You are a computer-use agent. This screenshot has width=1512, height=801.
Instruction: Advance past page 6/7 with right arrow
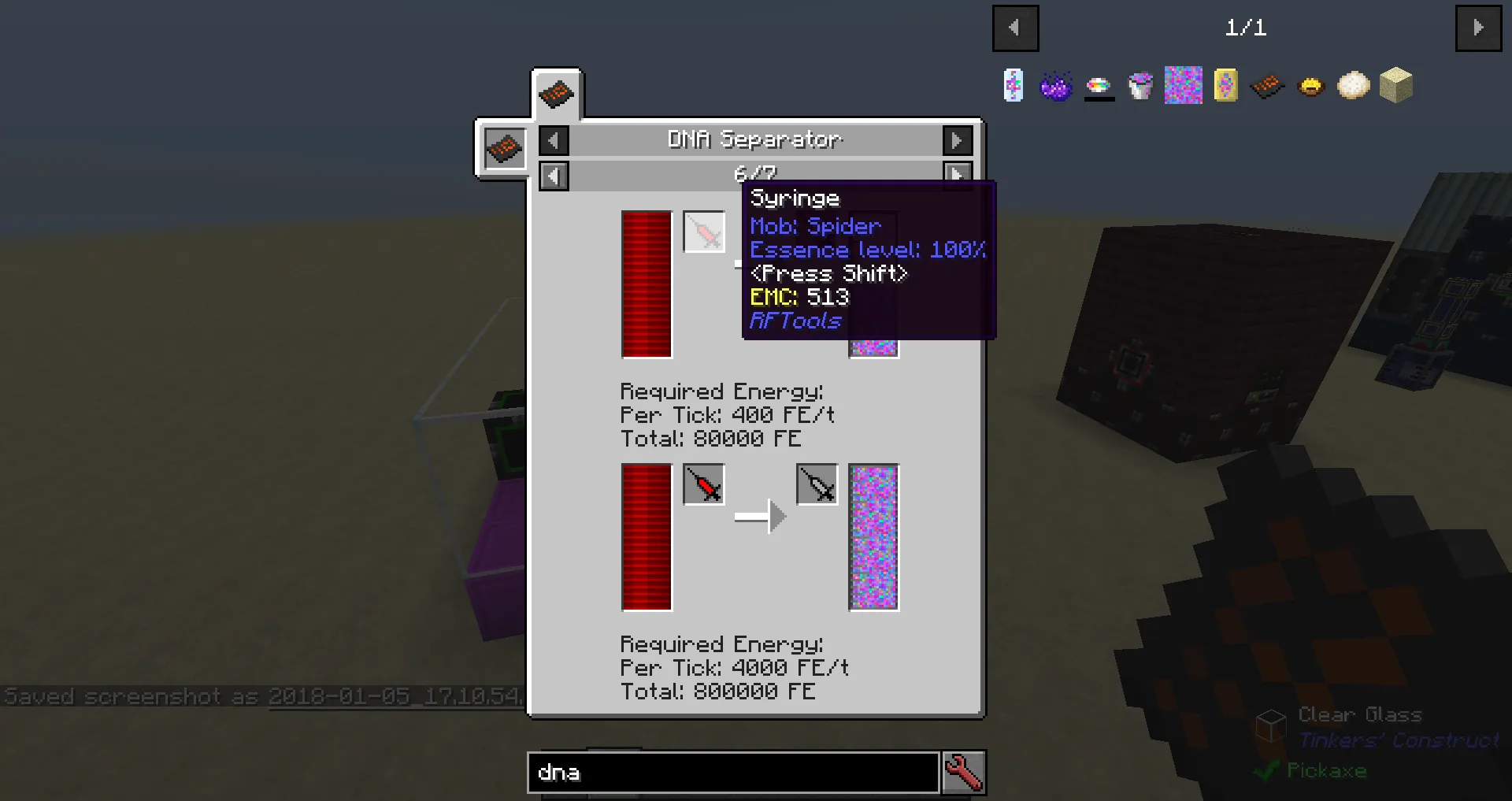pos(957,175)
